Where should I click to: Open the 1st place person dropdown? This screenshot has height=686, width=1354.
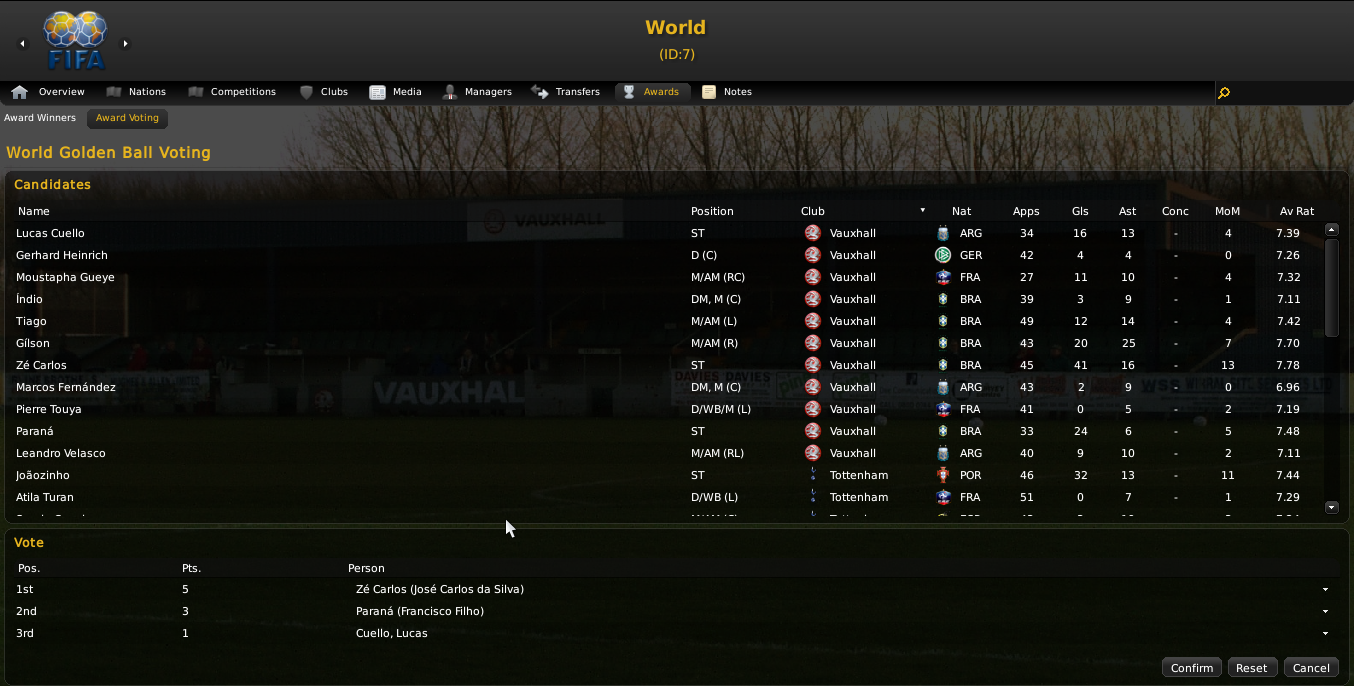(1325, 590)
